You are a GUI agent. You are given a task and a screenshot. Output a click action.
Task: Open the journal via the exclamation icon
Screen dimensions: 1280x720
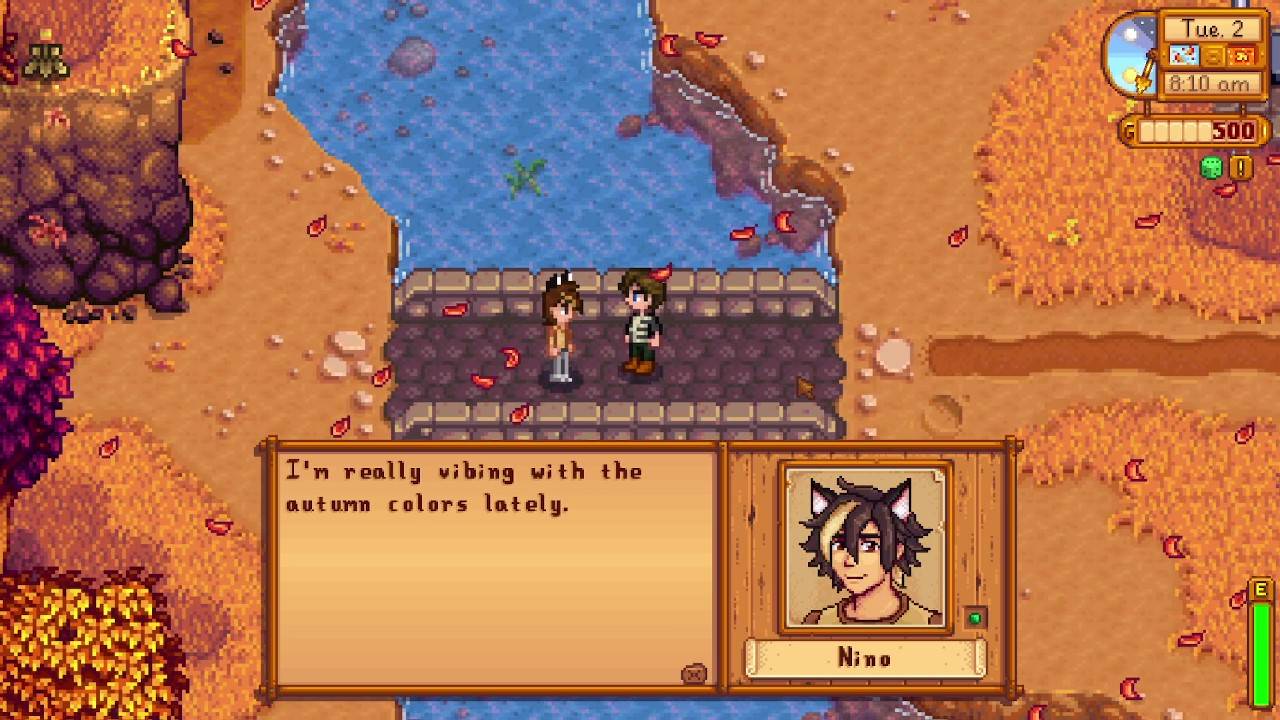click(1240, 166)
